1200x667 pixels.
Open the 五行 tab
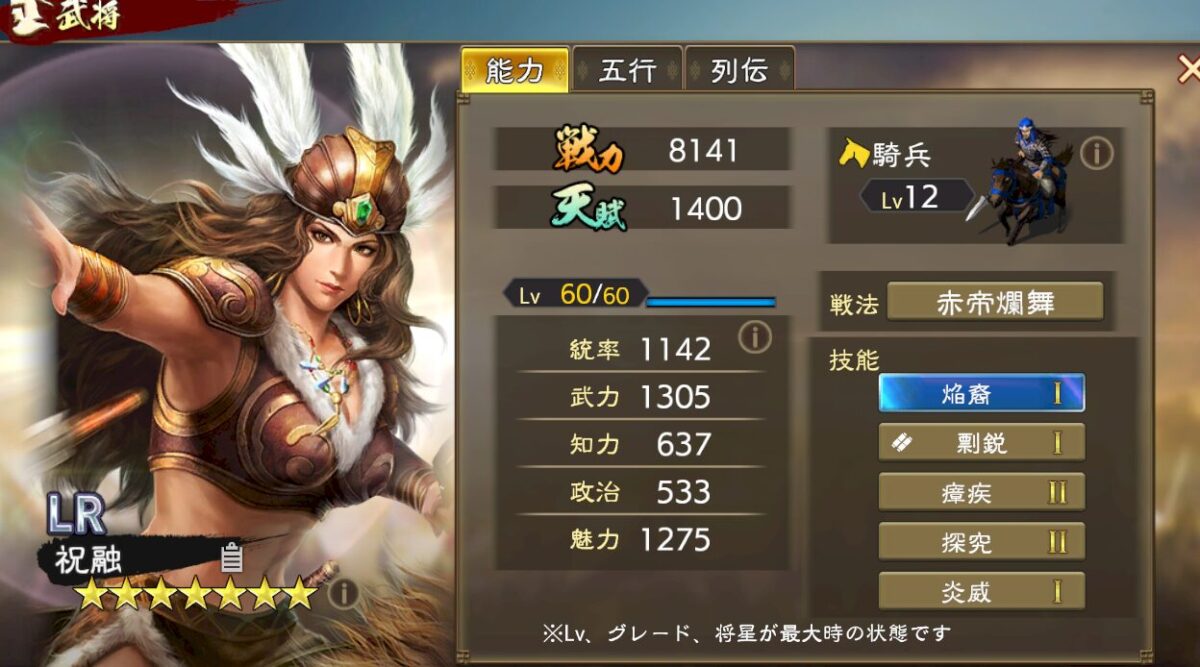[x=627, y=70]
